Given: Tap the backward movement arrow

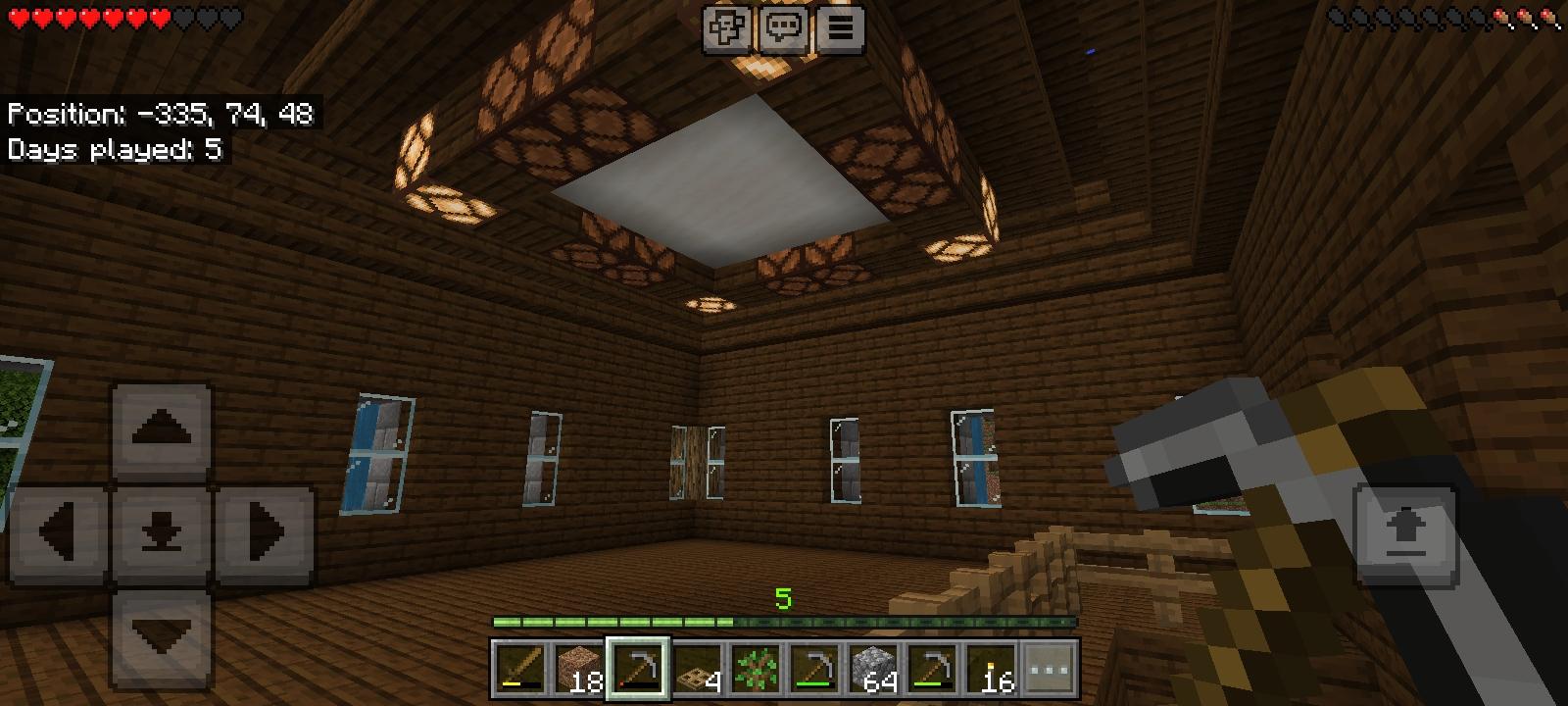Looking at the screenshot, I should (x=160, y=631).
